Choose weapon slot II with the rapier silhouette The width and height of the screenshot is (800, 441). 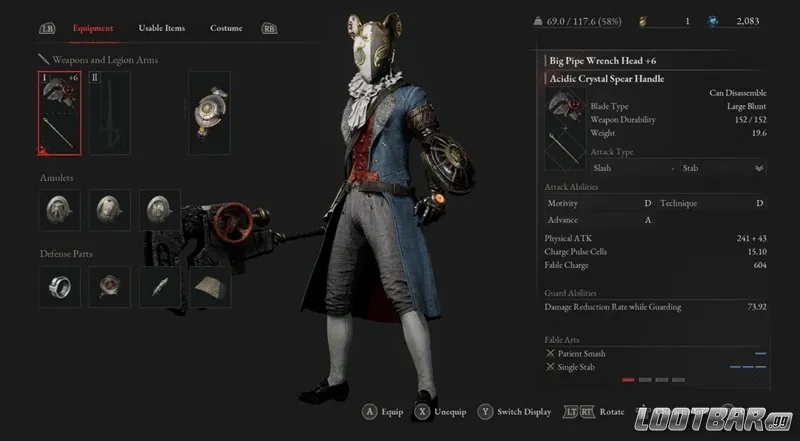(110, 114)
